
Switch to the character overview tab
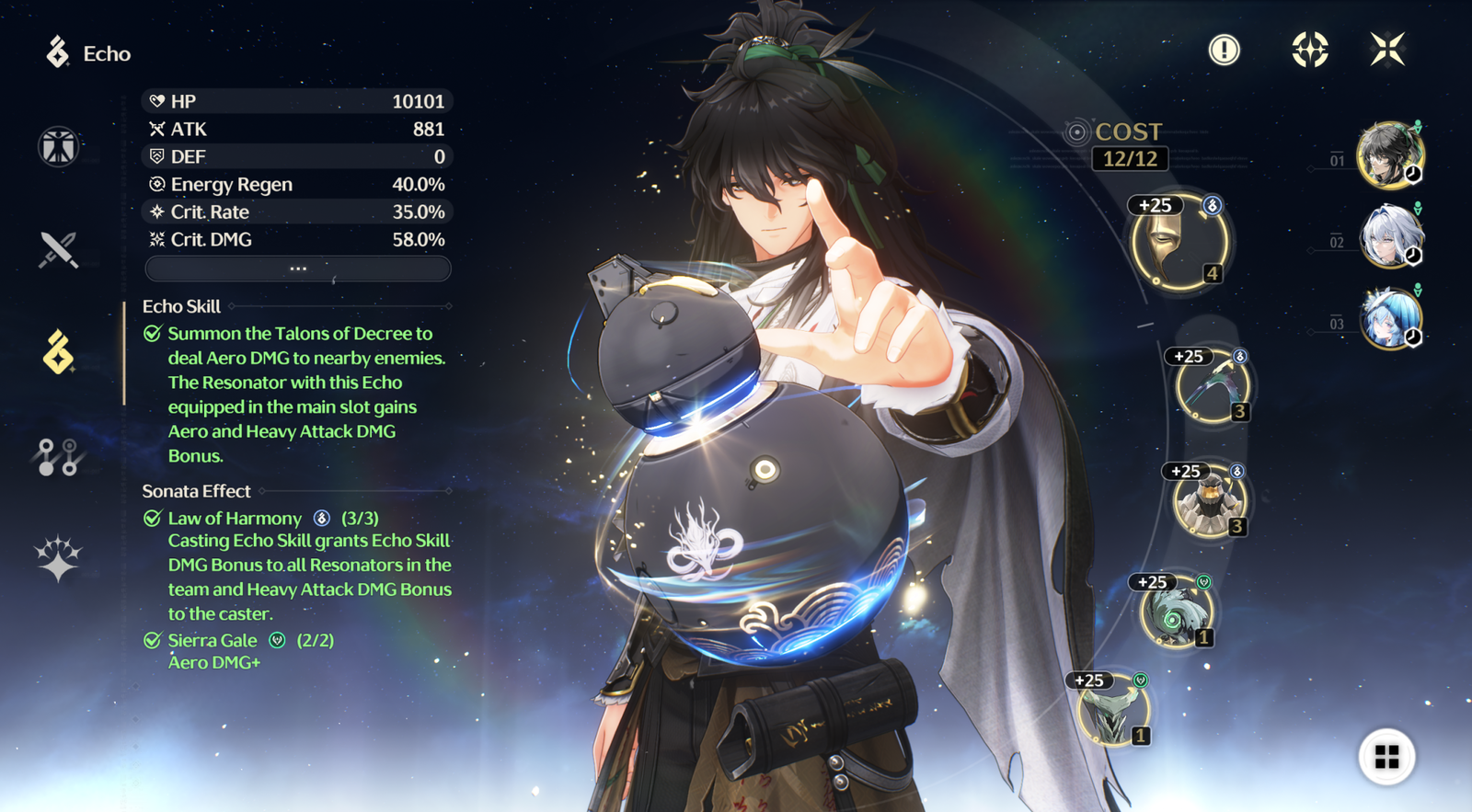point(59,147)
